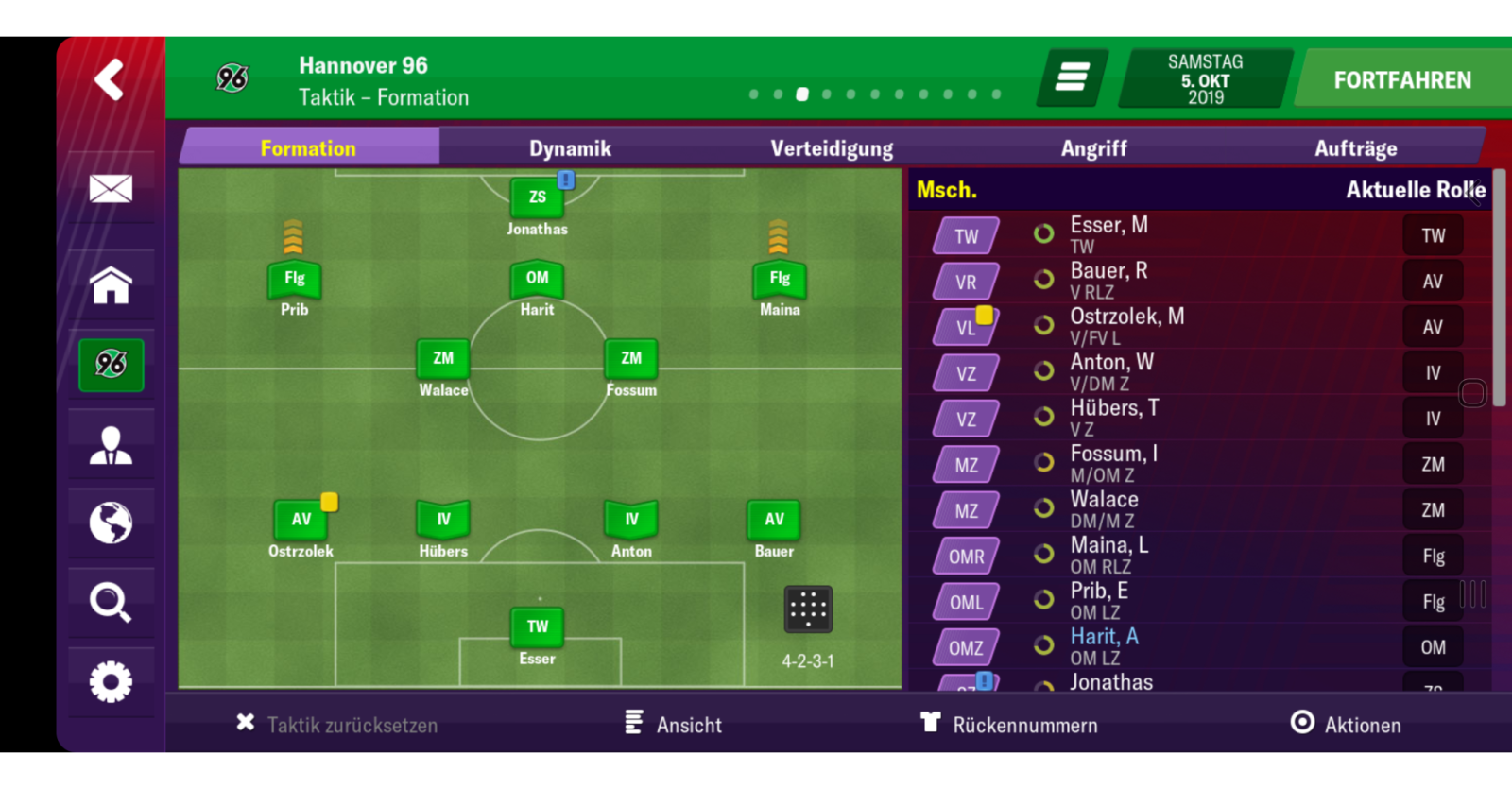1512x789 pixels.
Task: Open the hamburger menu icon
Action: coord(1072,77)
